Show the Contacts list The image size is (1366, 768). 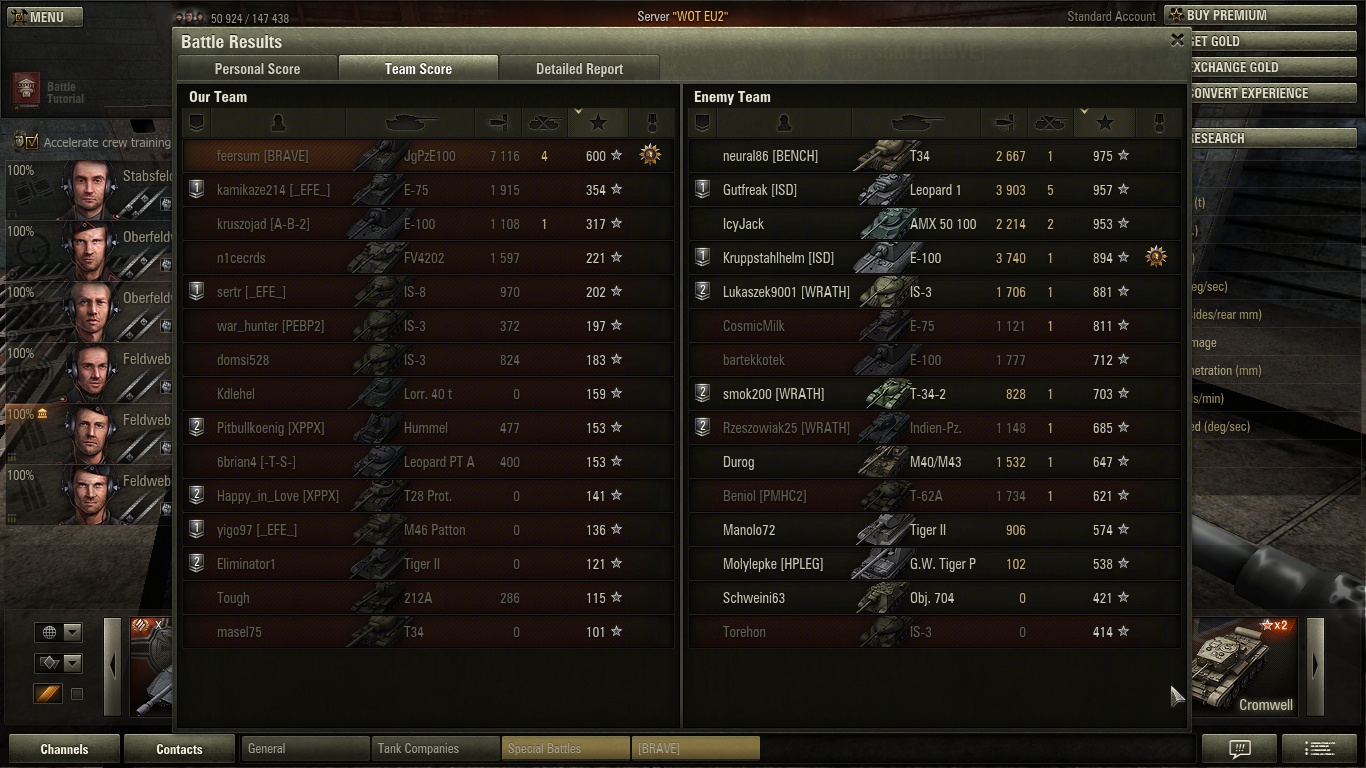[179, 749]
